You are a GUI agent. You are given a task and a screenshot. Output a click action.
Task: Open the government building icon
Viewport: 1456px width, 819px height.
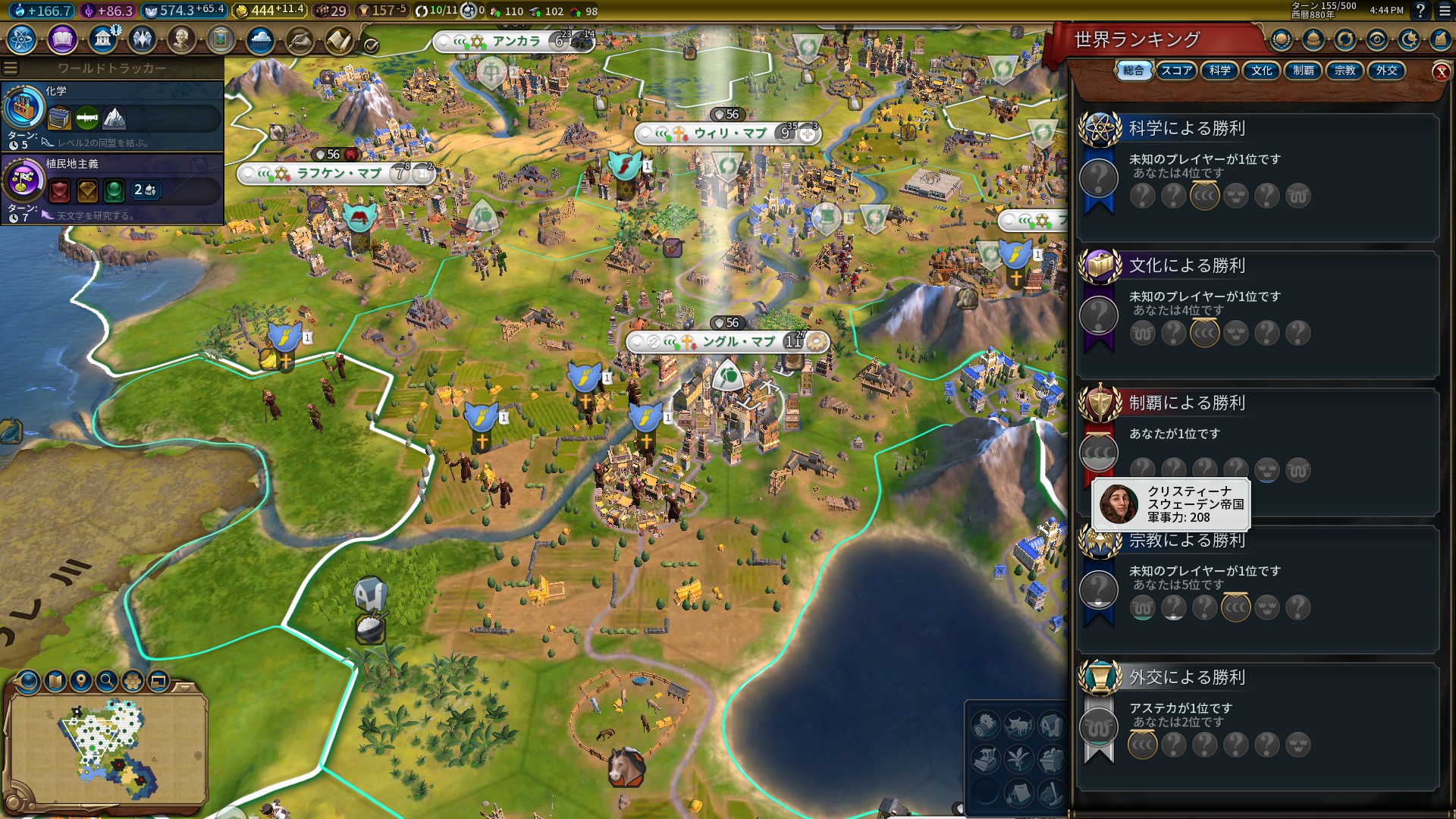pos(102,39)
